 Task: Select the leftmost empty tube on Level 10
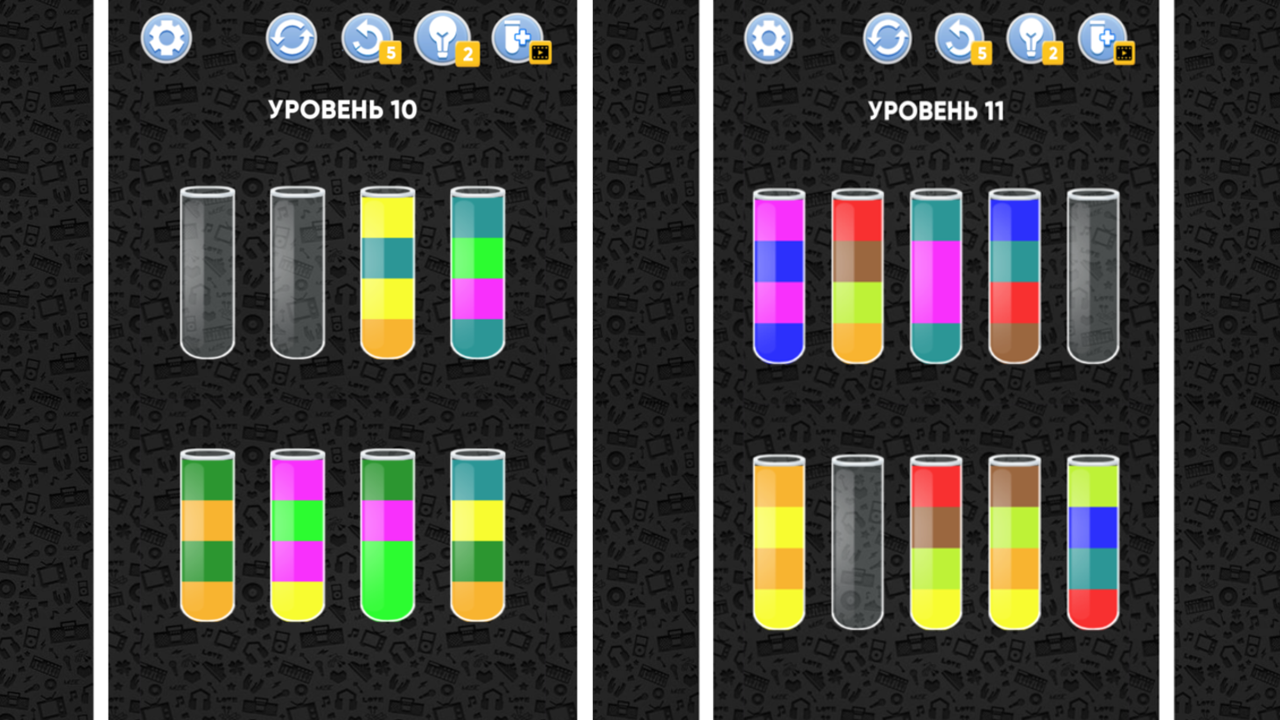(207, 270)
